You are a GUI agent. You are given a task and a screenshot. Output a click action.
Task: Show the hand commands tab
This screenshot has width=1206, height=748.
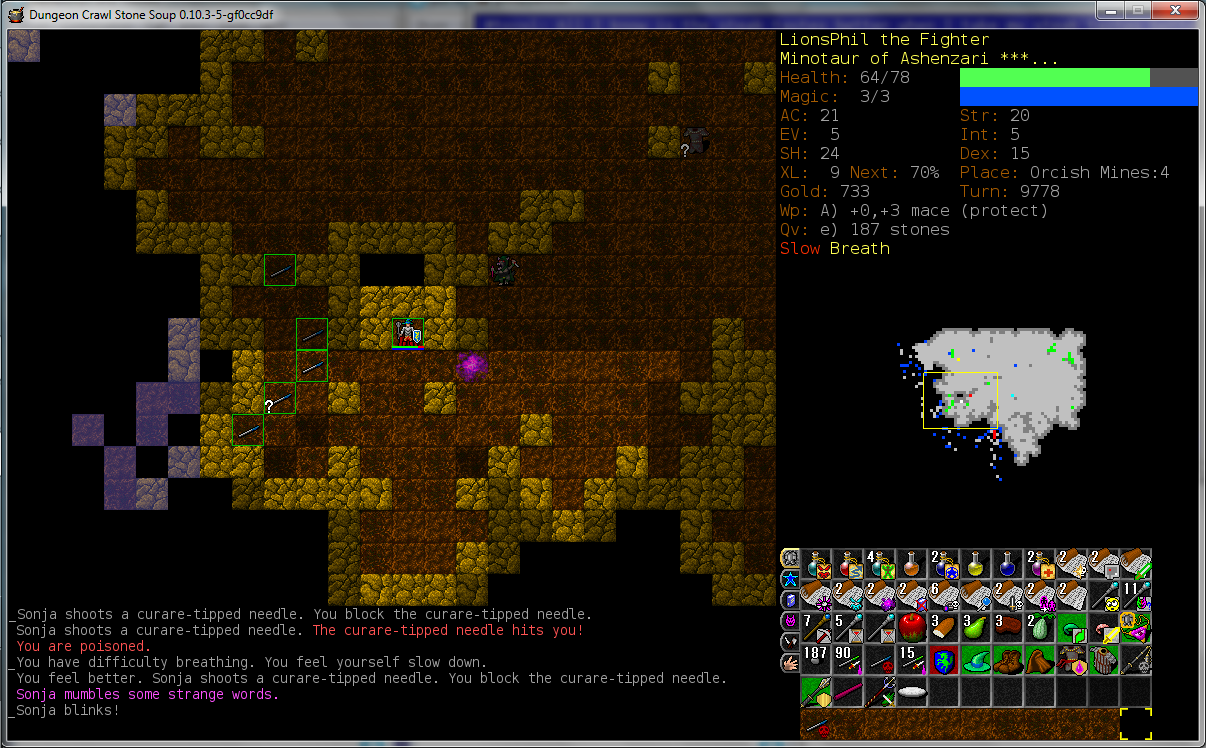(790, 662)
